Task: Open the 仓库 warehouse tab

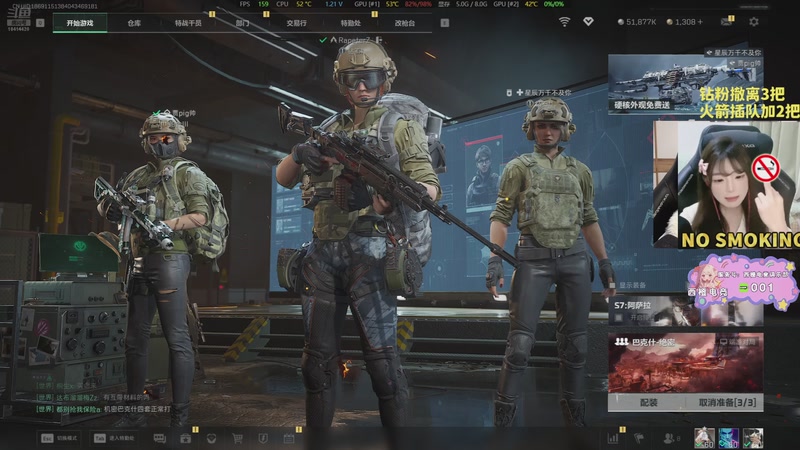Action: [x=134, y=22]
